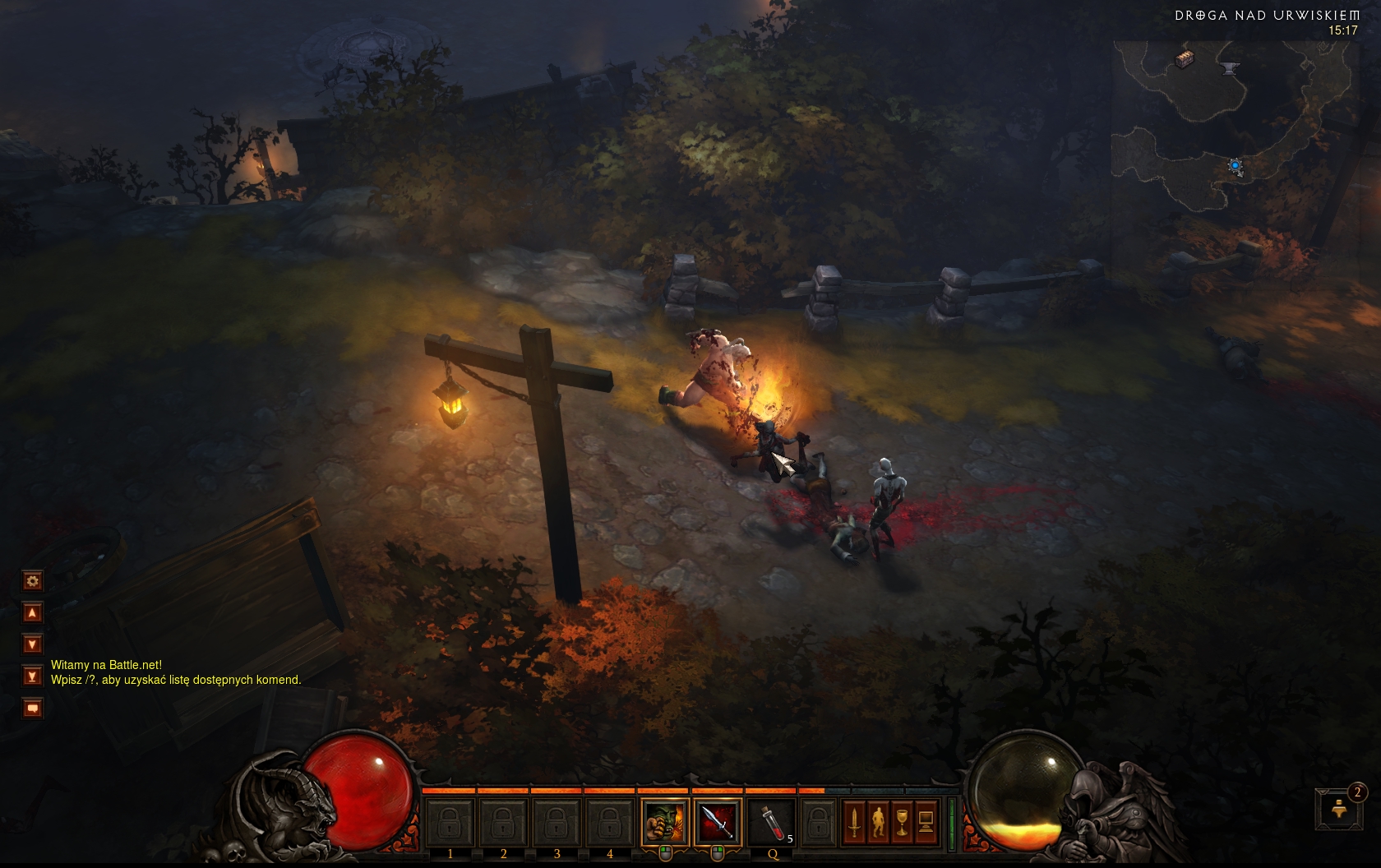Open the character figure menu button

(879, 821)
